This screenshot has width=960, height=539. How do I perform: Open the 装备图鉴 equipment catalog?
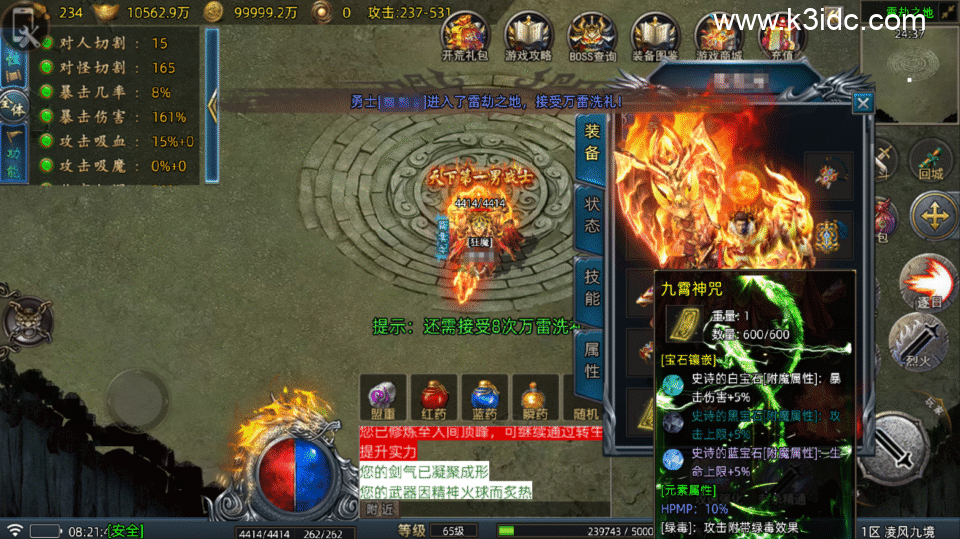655,36
